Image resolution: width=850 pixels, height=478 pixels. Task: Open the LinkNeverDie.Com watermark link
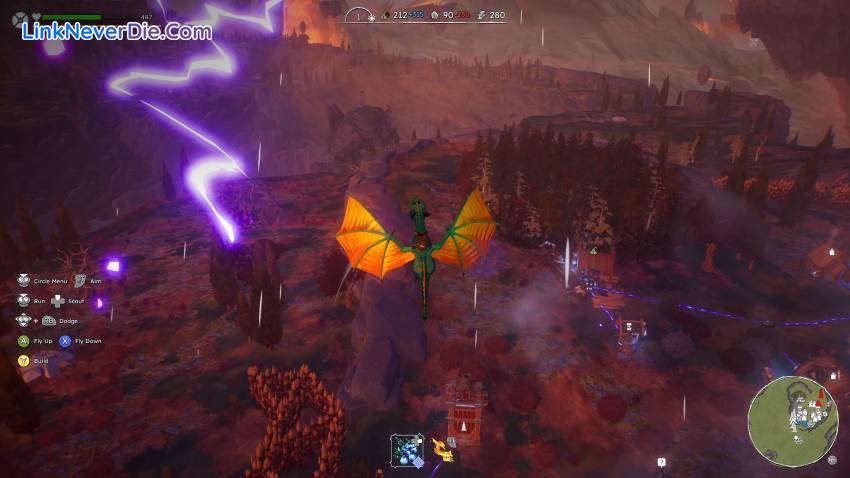pos(117,32)
